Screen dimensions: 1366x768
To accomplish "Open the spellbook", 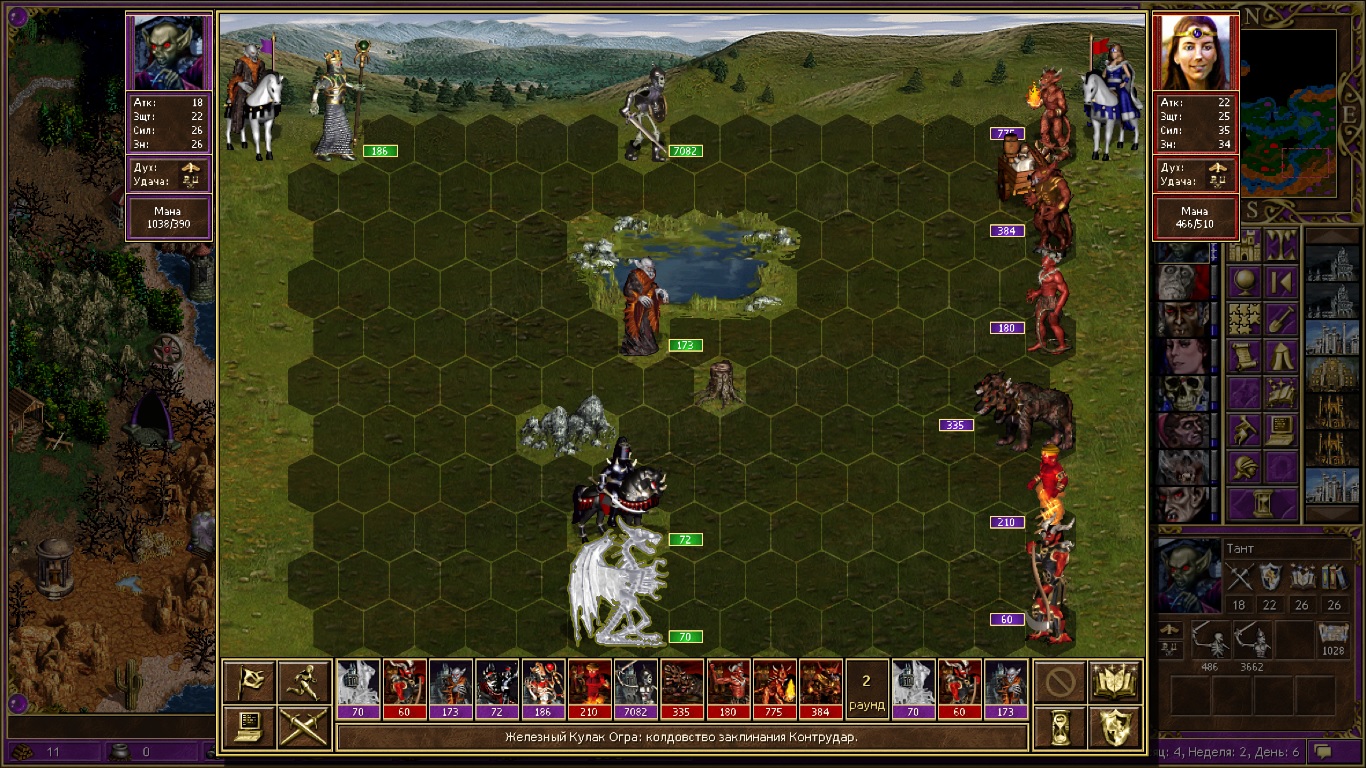I will coord(1115,681).
